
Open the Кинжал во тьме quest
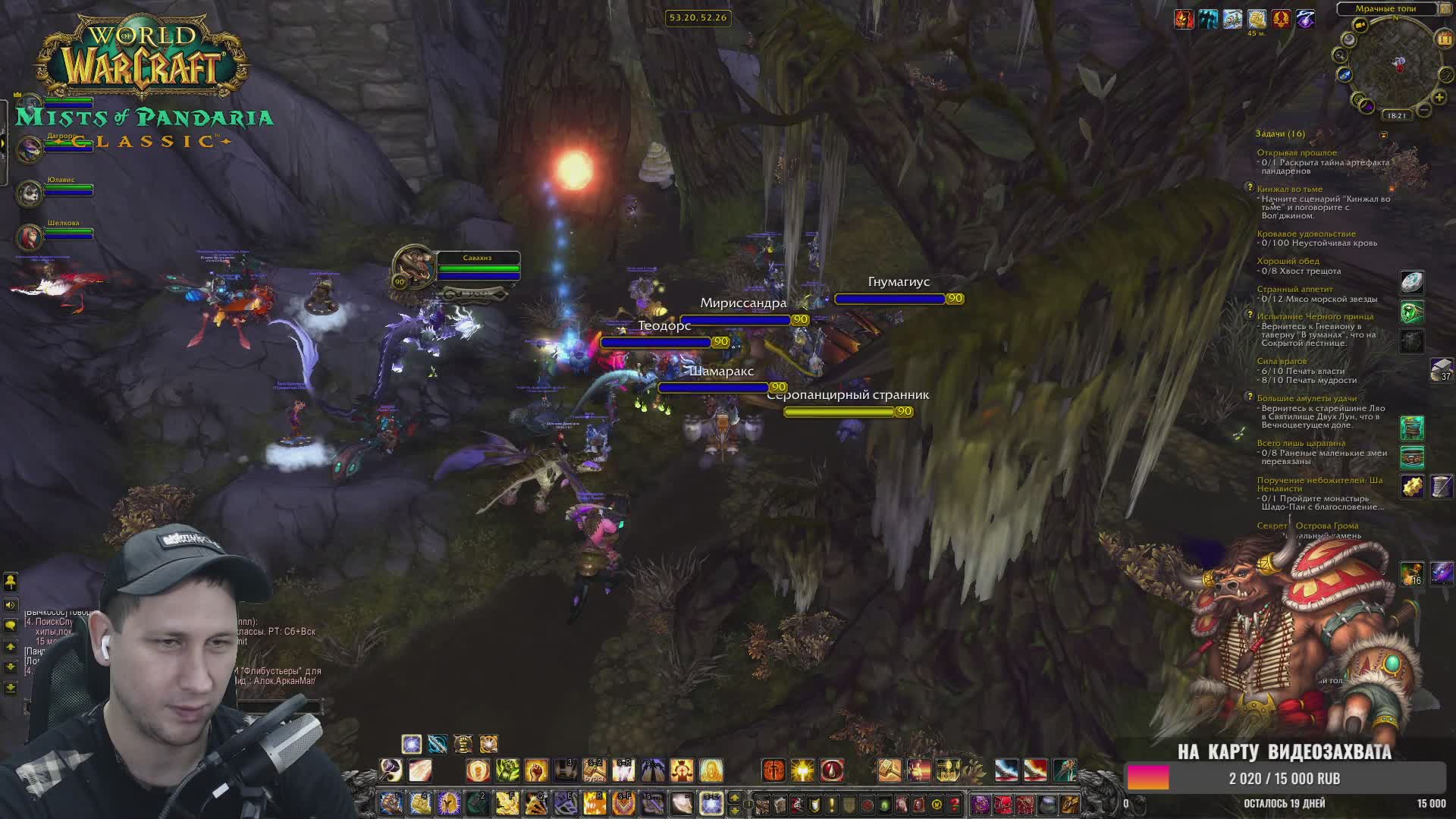tap(1289, 189)
